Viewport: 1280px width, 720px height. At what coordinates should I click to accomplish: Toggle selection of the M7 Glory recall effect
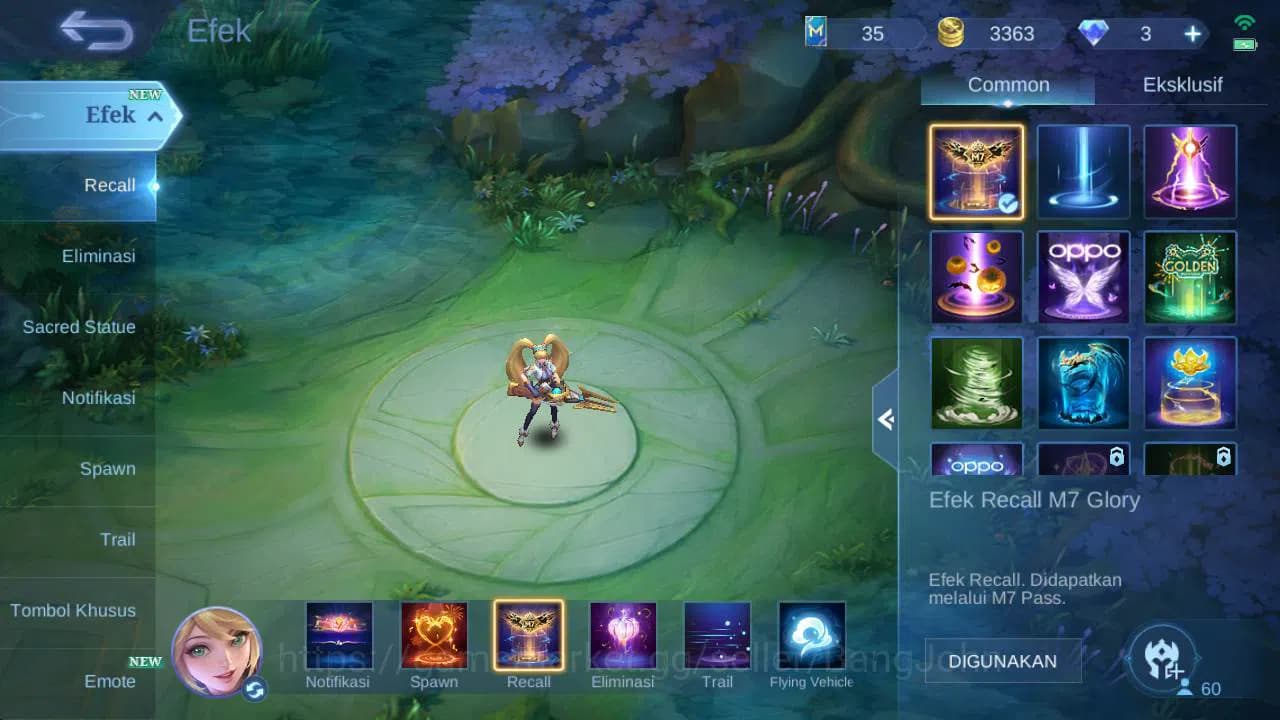pos(976,171)
